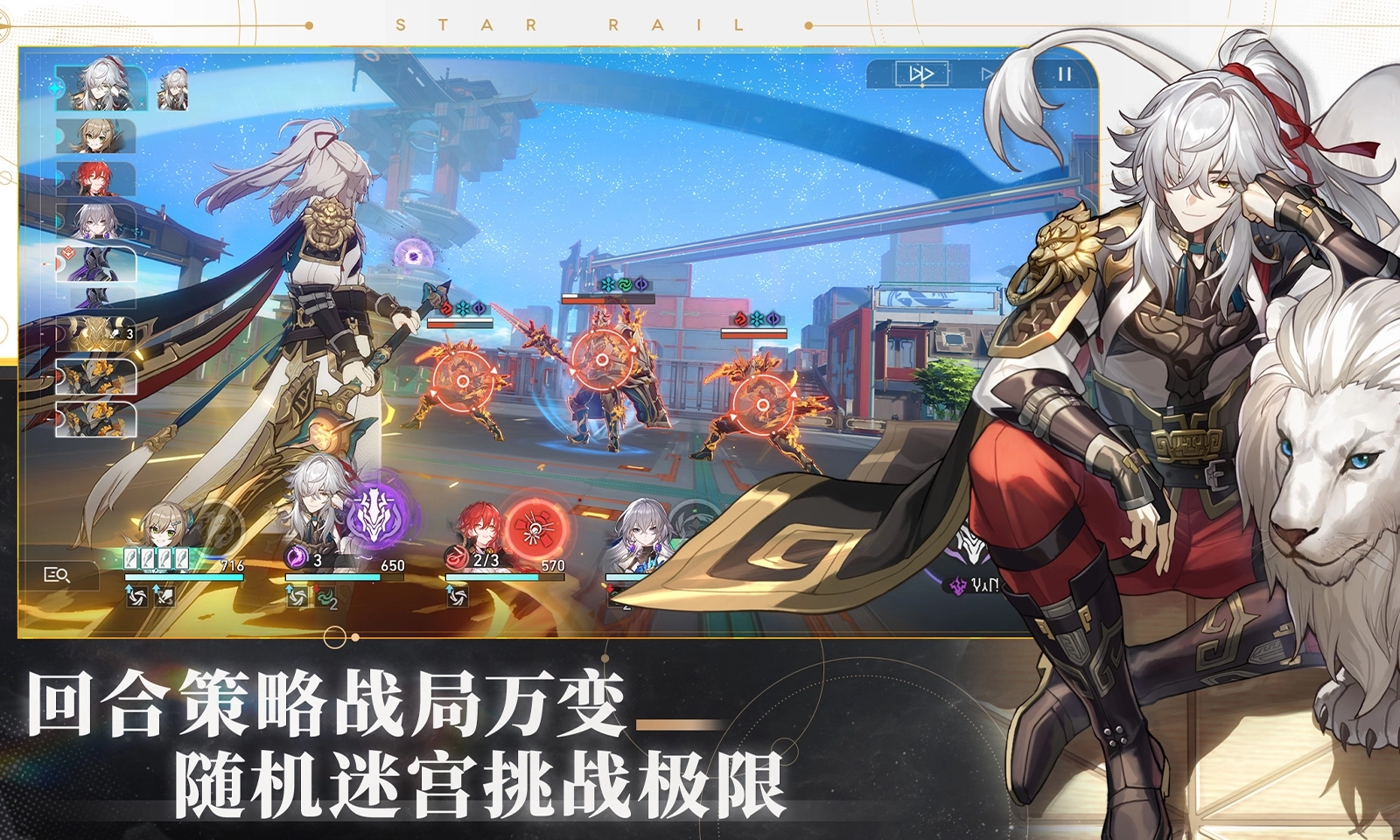Open the small secondary portrait beside the turn order
The width and height of the screenshot is (1400, 840).
173,88
